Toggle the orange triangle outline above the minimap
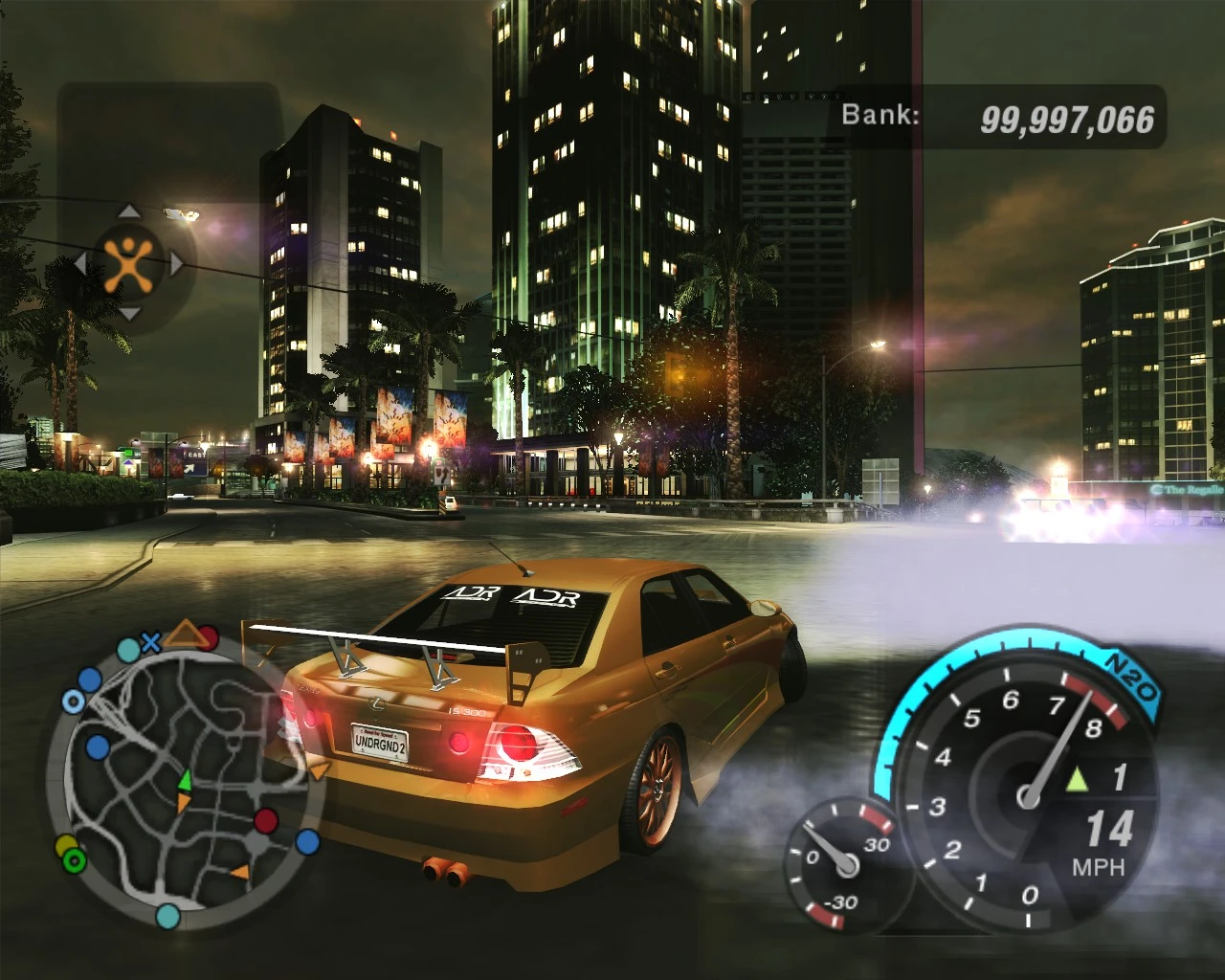The width and height of the screenshot is (1225, 980). (184, 632)
